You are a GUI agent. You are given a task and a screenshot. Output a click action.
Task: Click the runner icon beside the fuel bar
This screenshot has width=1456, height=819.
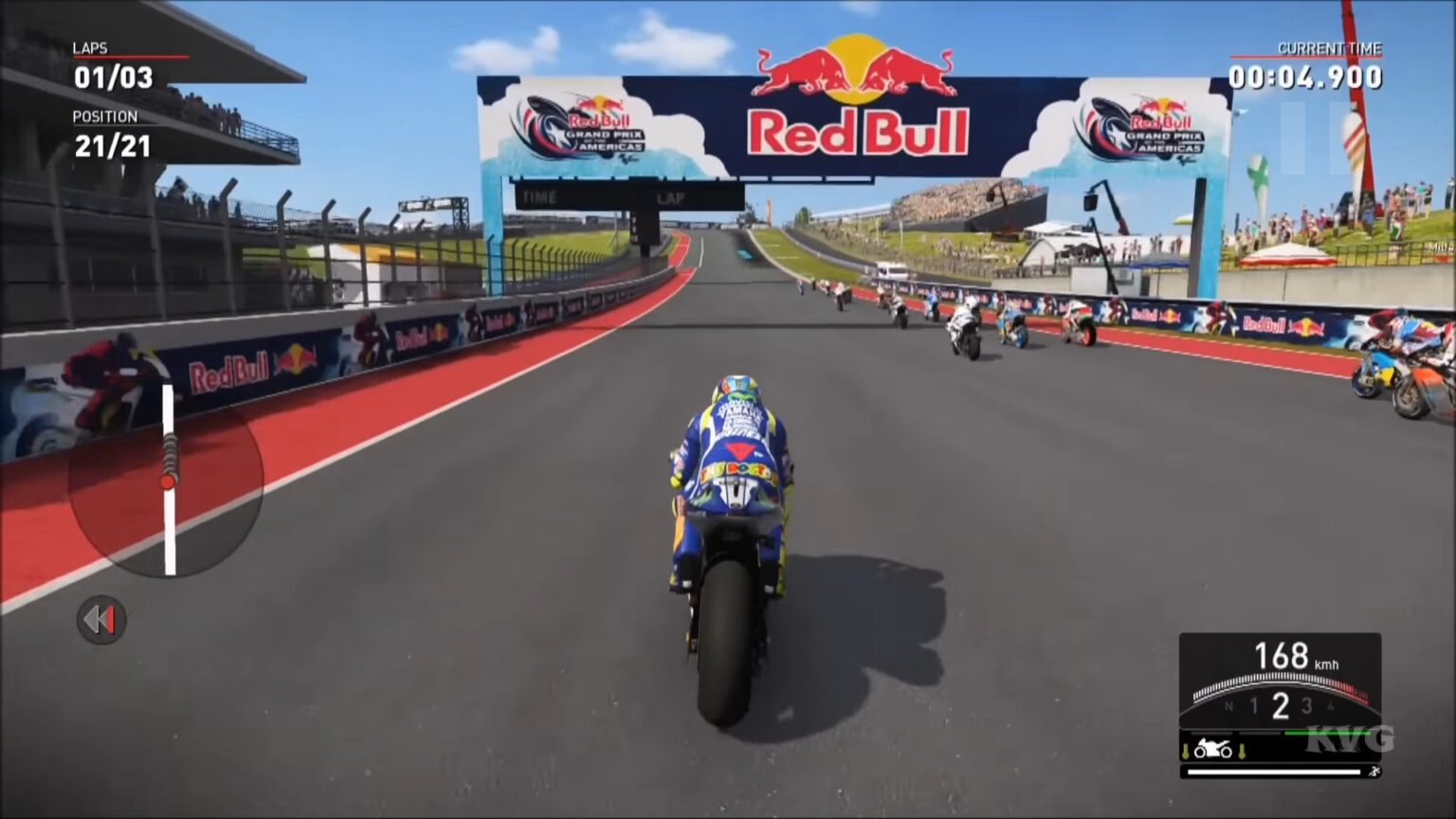pos(1376,770)
